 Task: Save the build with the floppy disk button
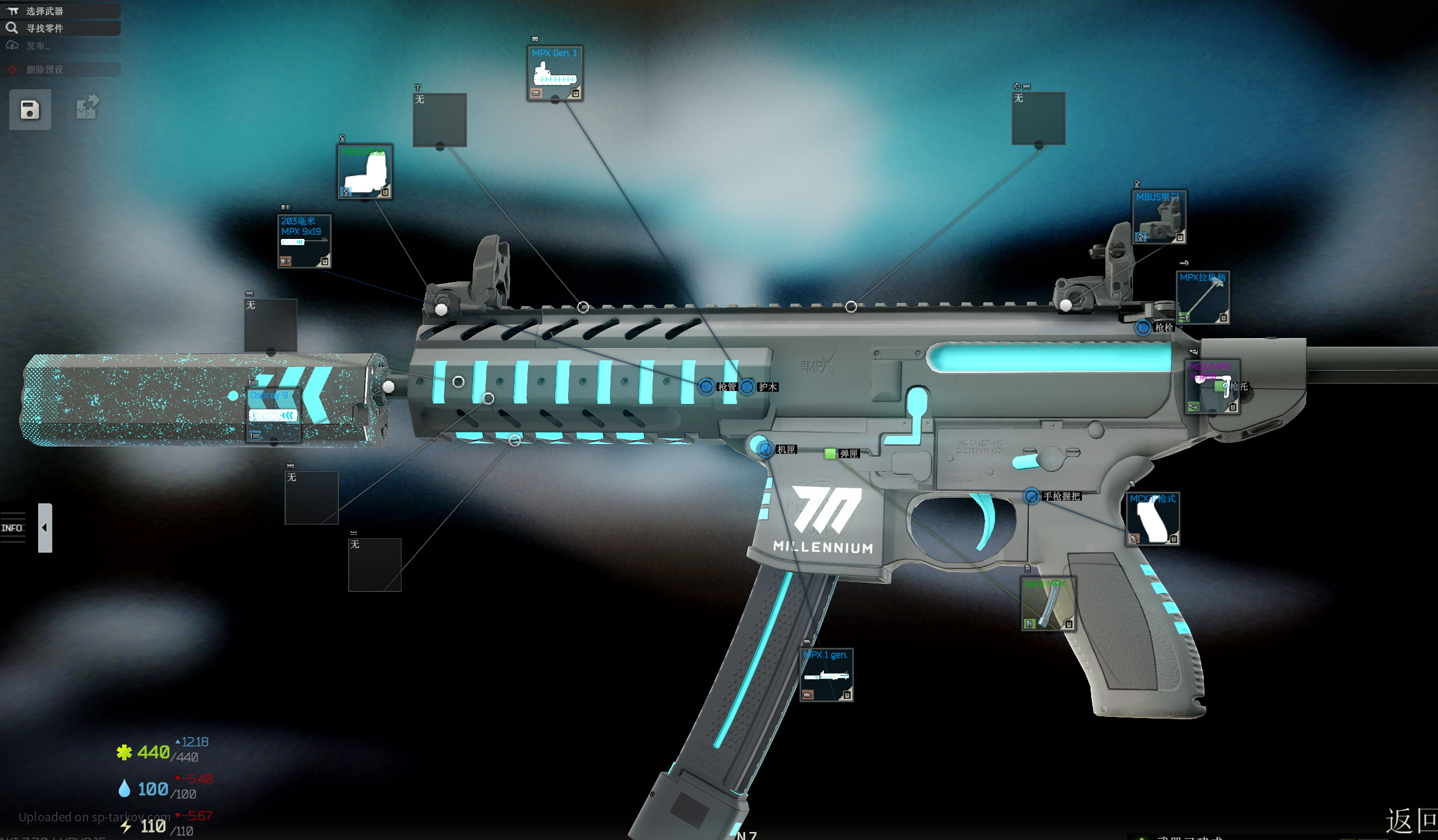coord(30,110)
